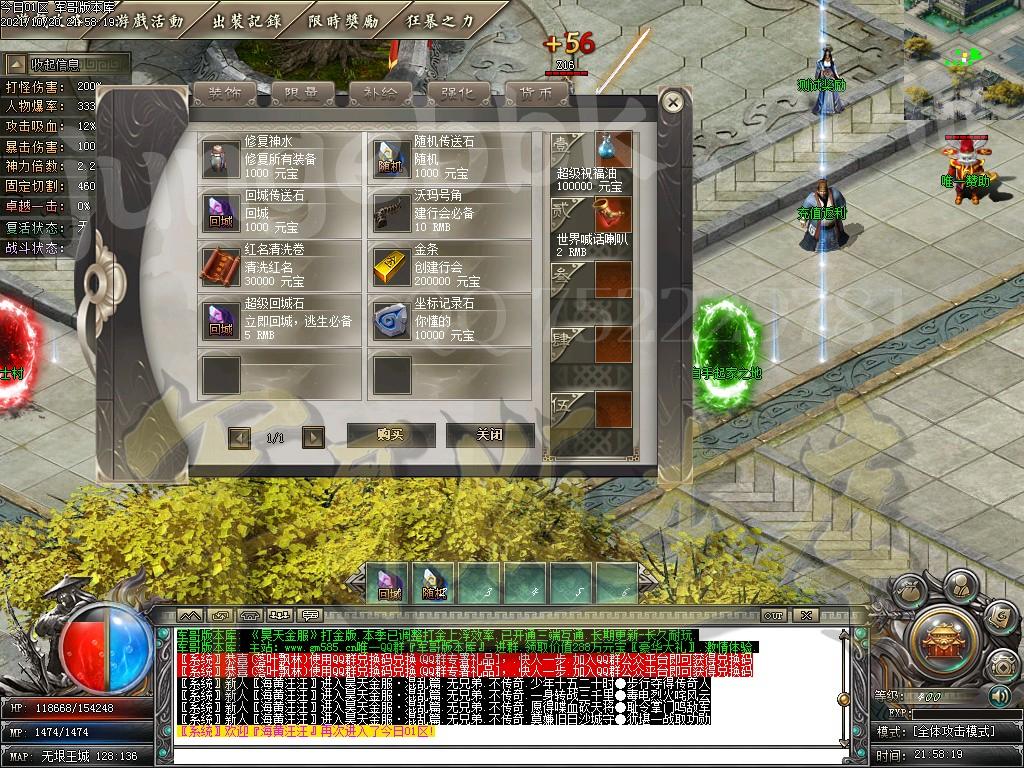
Task: Switch to the 强化 shop tab
Action: 458,93
